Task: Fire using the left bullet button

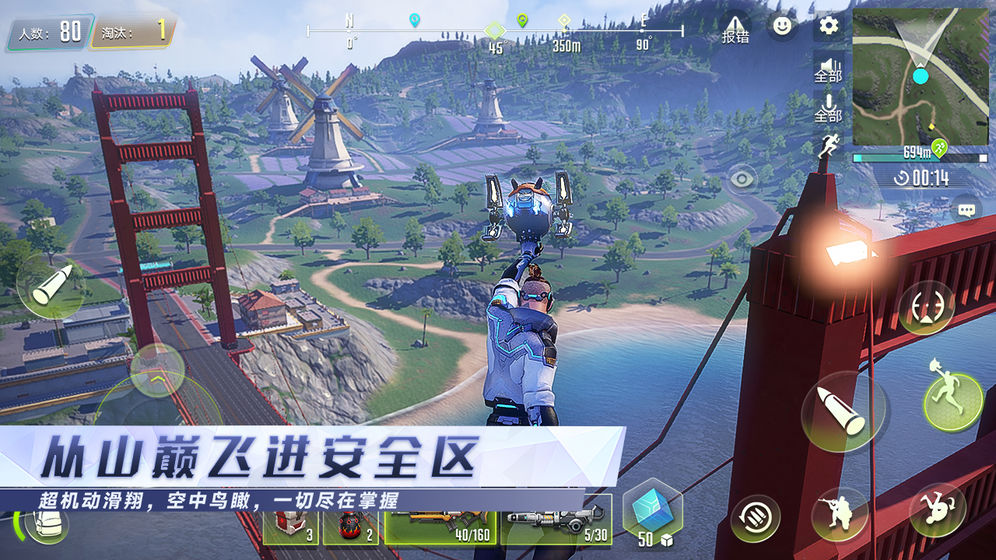Action: pos(48,287)
